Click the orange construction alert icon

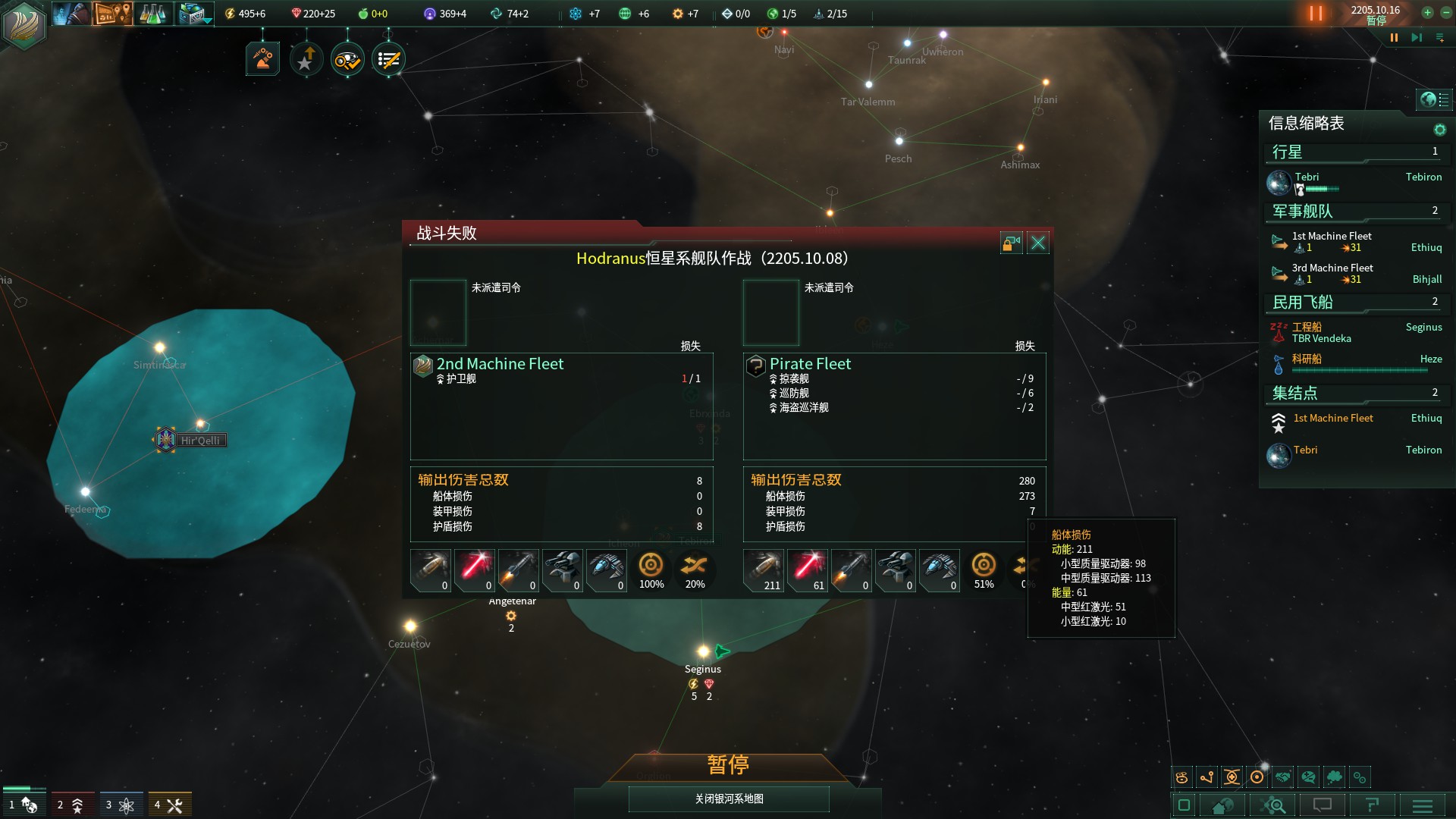(x=262, y=58)
